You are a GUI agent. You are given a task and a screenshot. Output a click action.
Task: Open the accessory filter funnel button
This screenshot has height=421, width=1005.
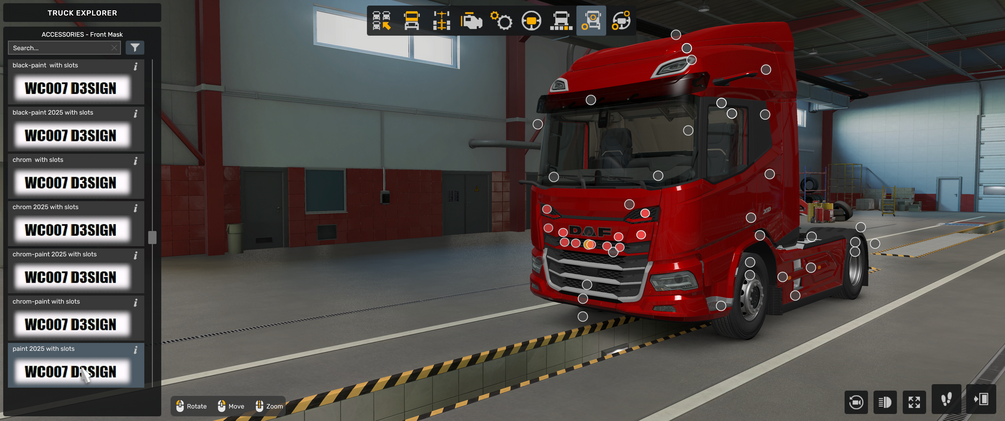point(135,47)
